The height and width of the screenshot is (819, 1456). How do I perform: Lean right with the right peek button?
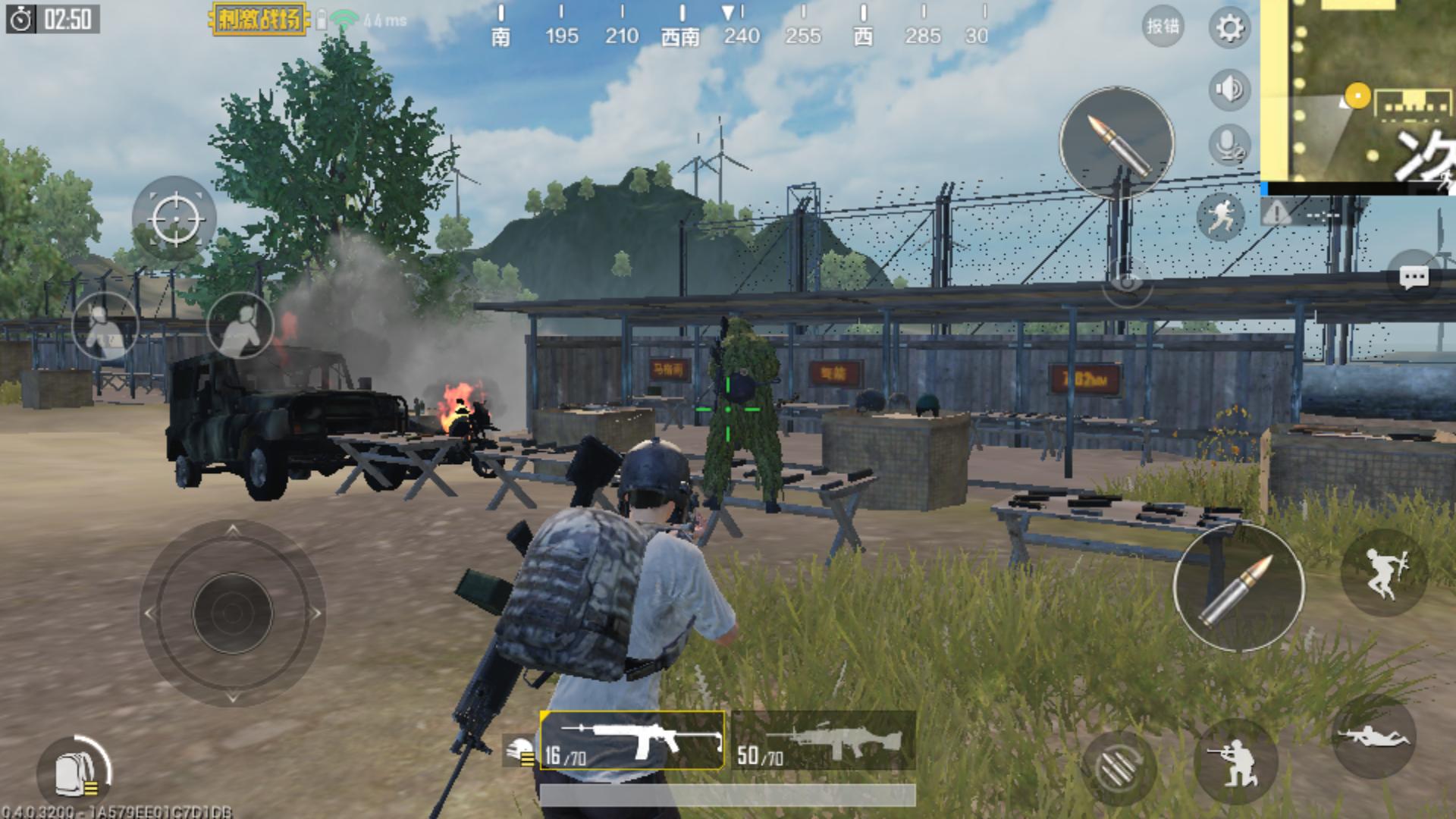pos(240,325)
